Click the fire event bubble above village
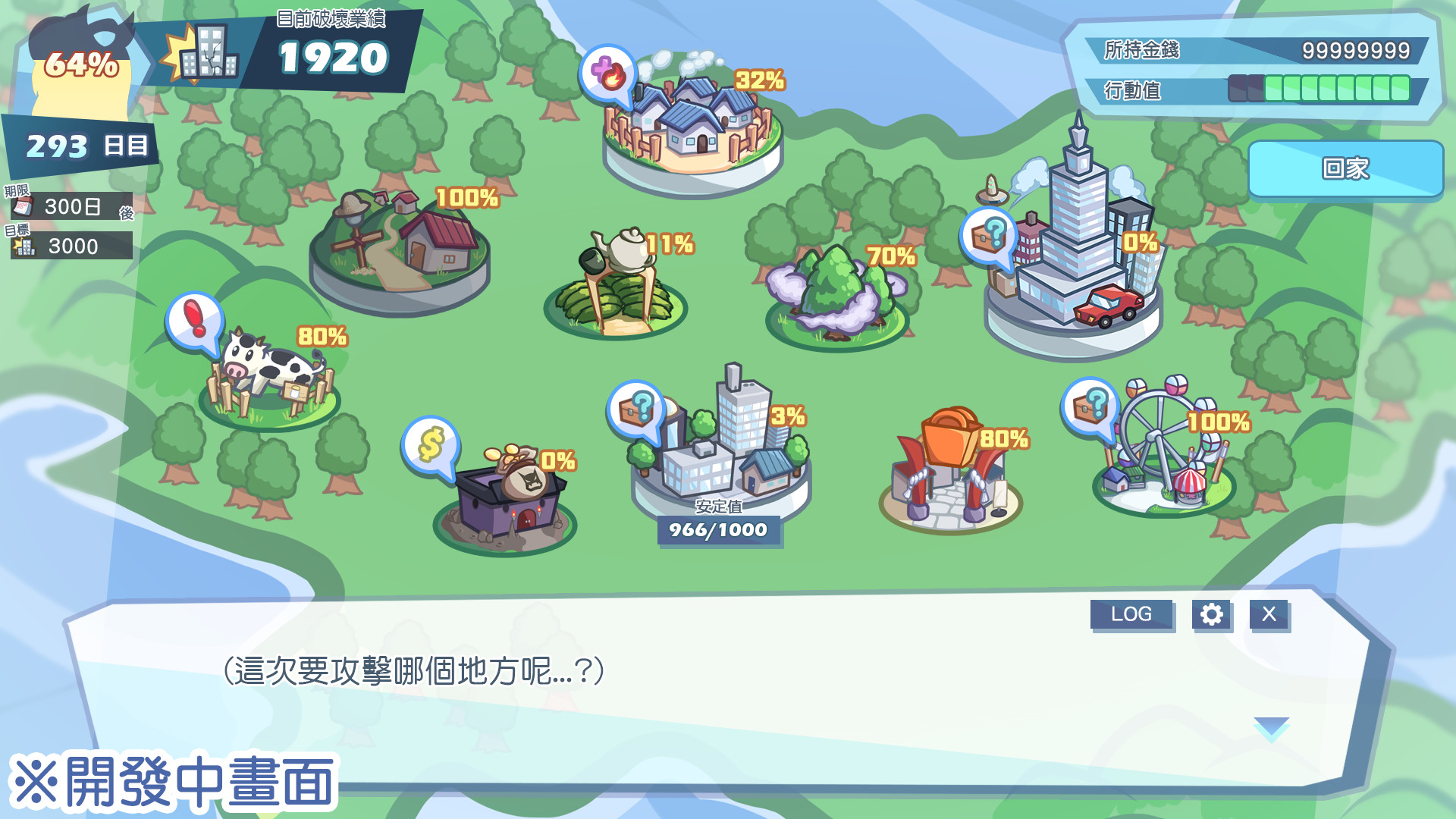The height and width of the screenshot is (819, 1456). 607,74
